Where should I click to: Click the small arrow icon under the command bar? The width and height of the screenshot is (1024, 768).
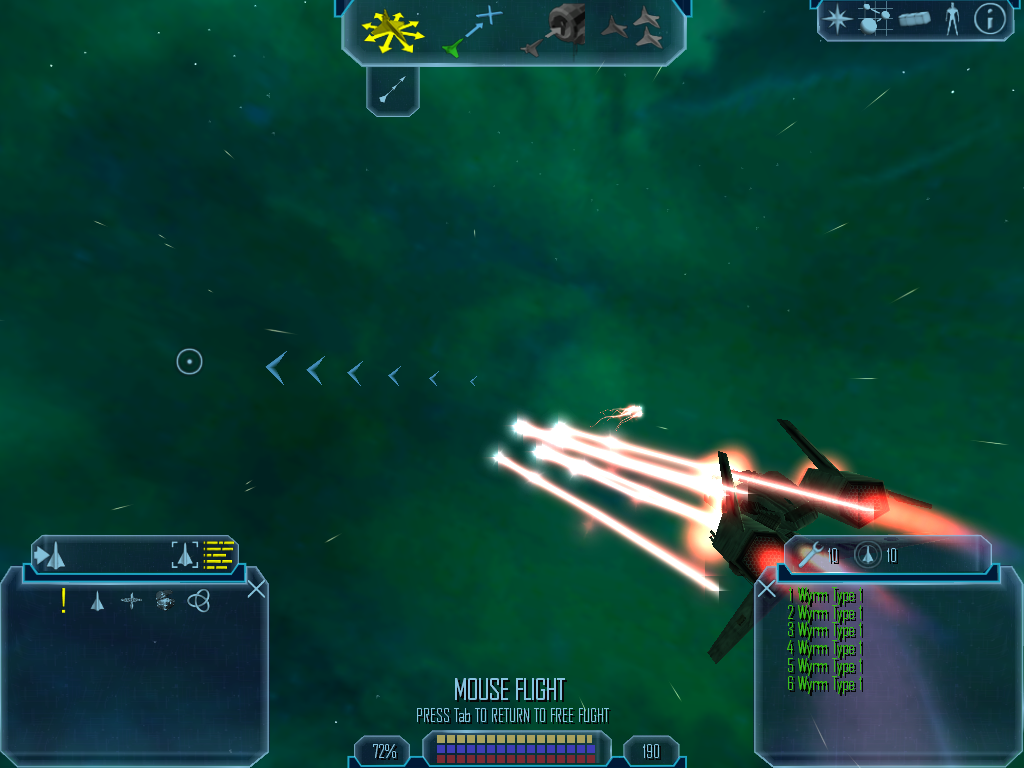[x=393, y=92]
